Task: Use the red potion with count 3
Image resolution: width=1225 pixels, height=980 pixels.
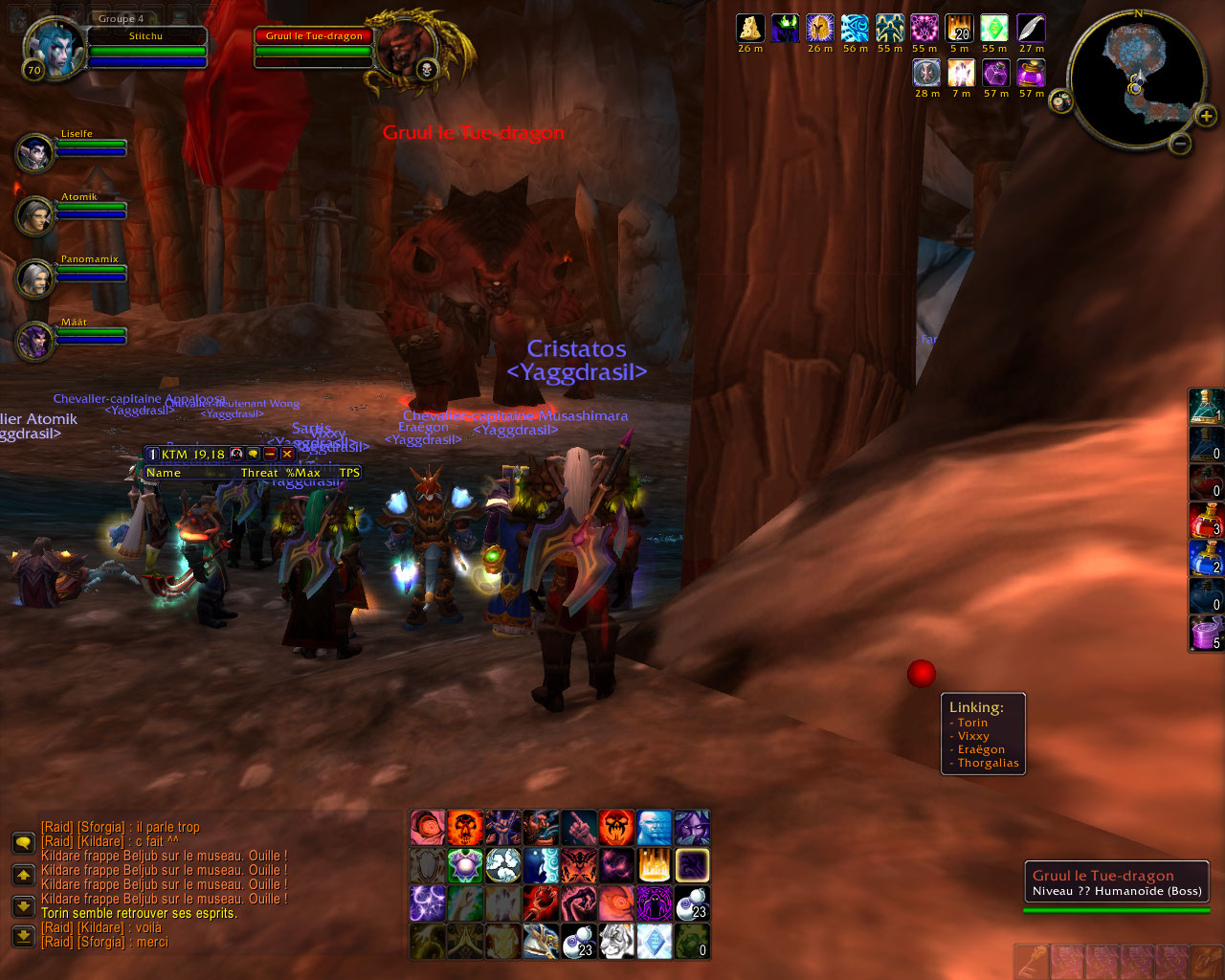Action: click(1205, 522)
